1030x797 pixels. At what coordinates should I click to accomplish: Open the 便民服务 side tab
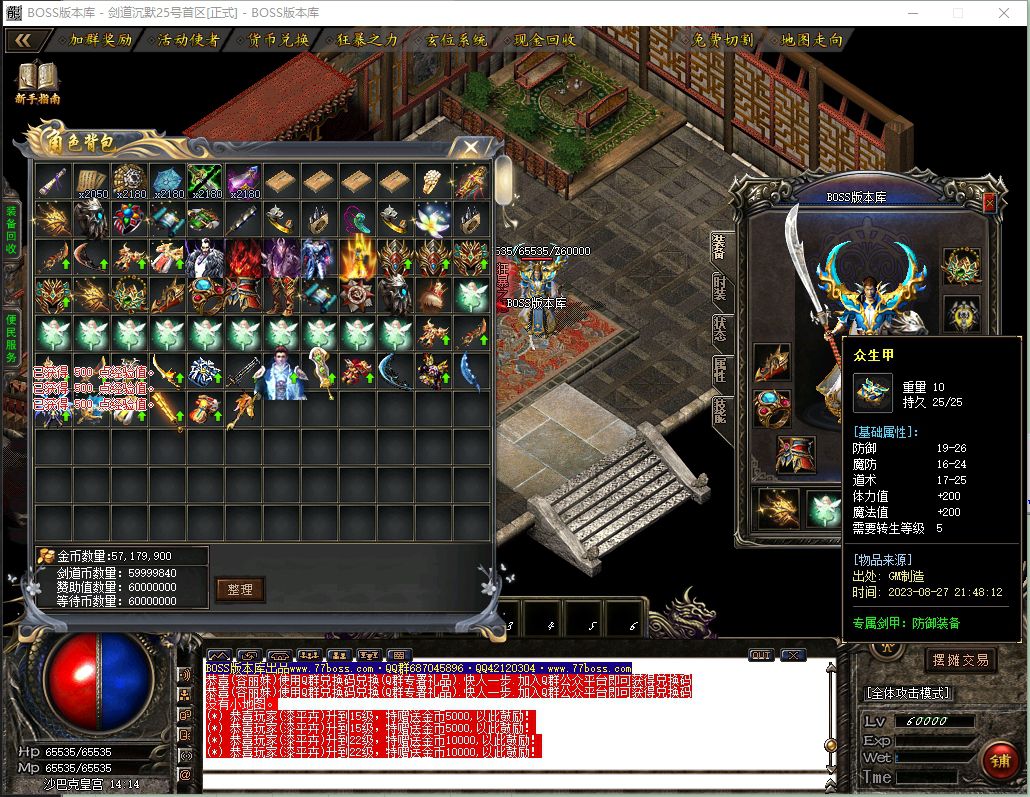click(11, 337)
